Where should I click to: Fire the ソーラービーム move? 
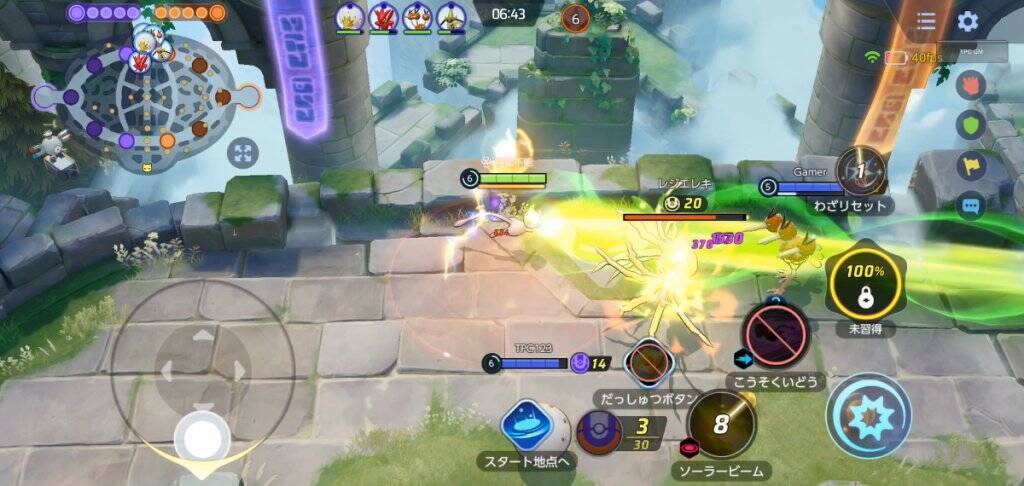tap(721, 422)
